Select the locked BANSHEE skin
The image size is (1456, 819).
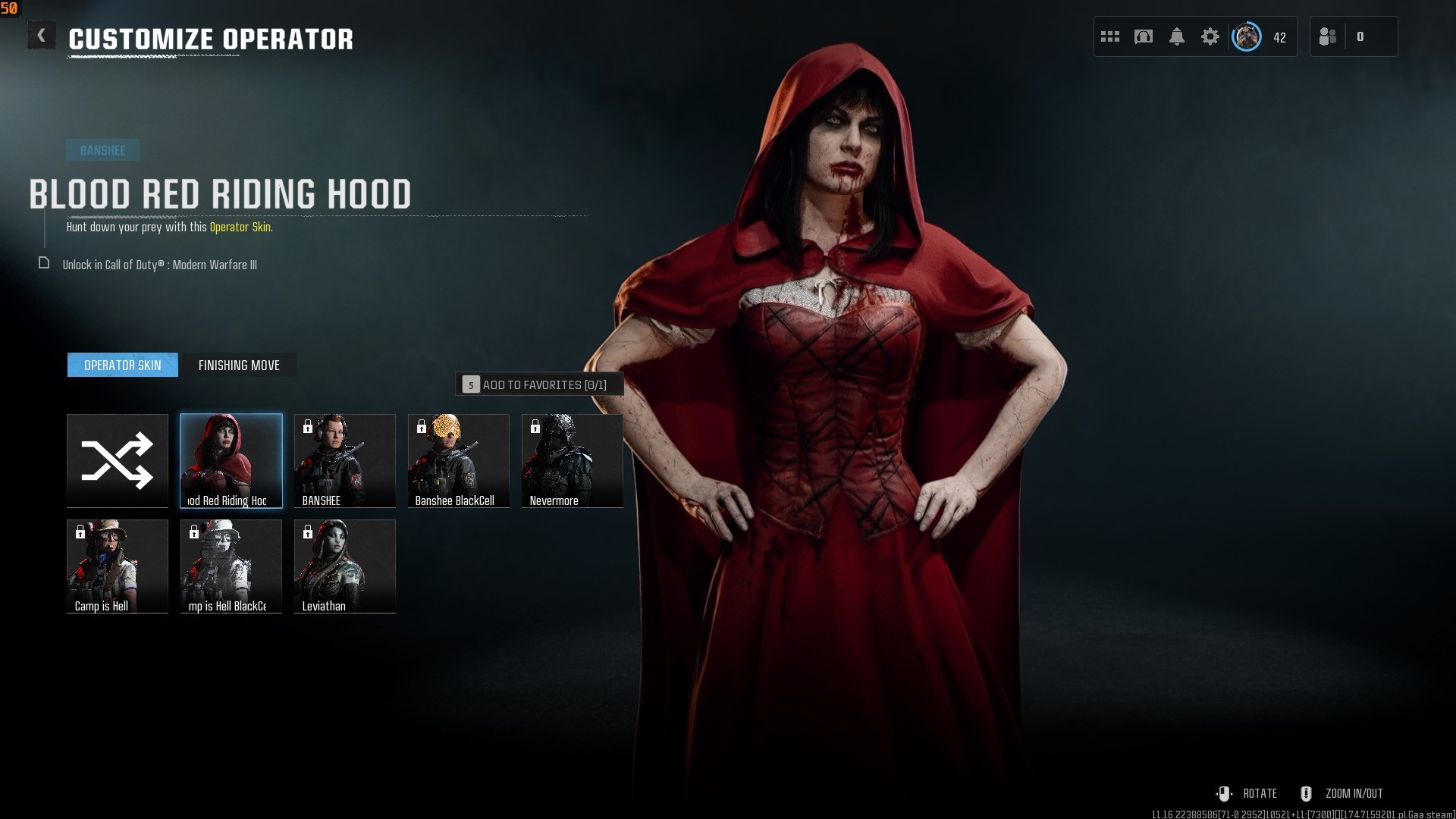pyautogui.click(x=345, y=460)
